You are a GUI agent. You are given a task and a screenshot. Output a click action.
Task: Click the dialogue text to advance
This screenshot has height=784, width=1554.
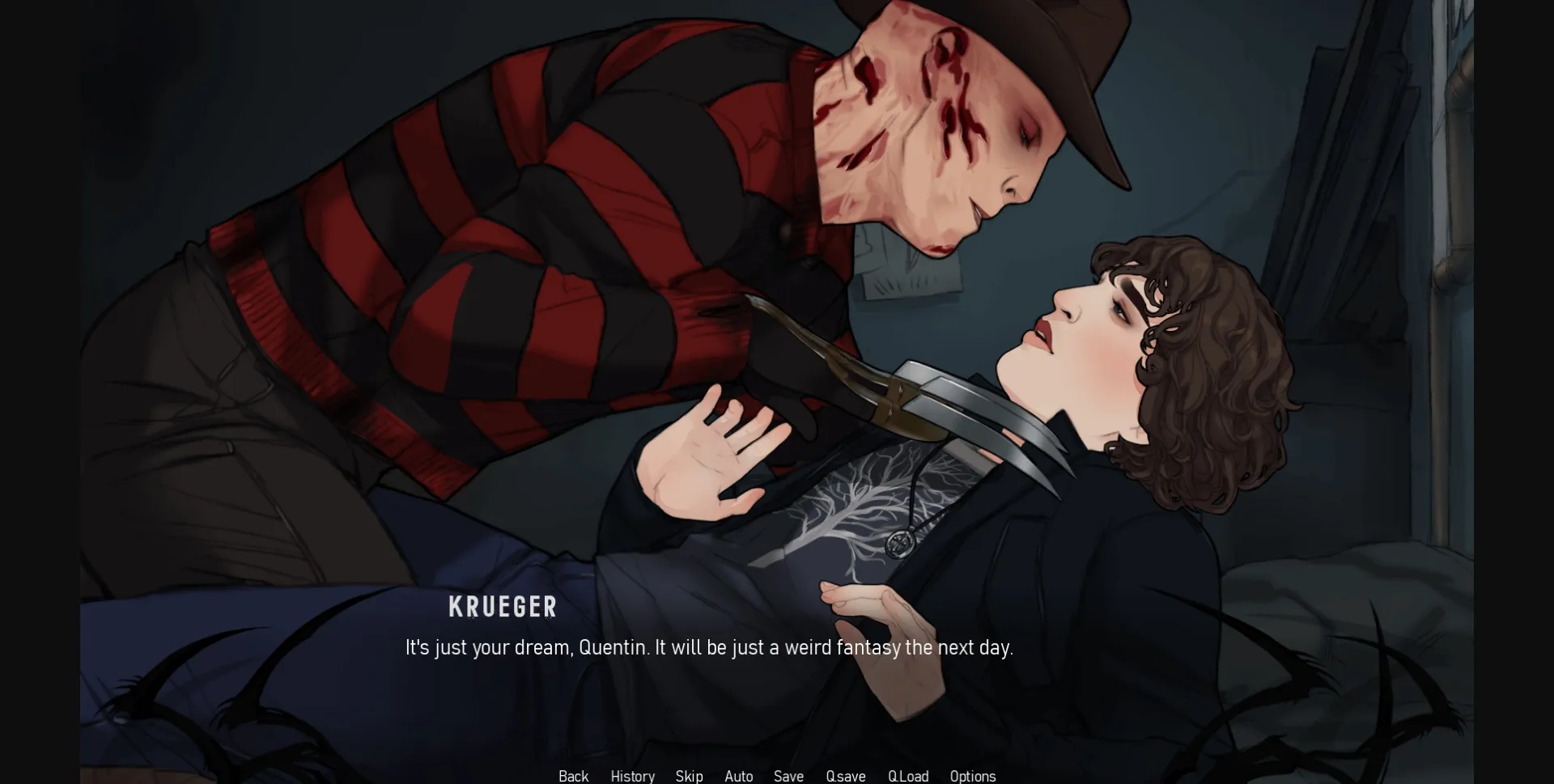point(708,647)
